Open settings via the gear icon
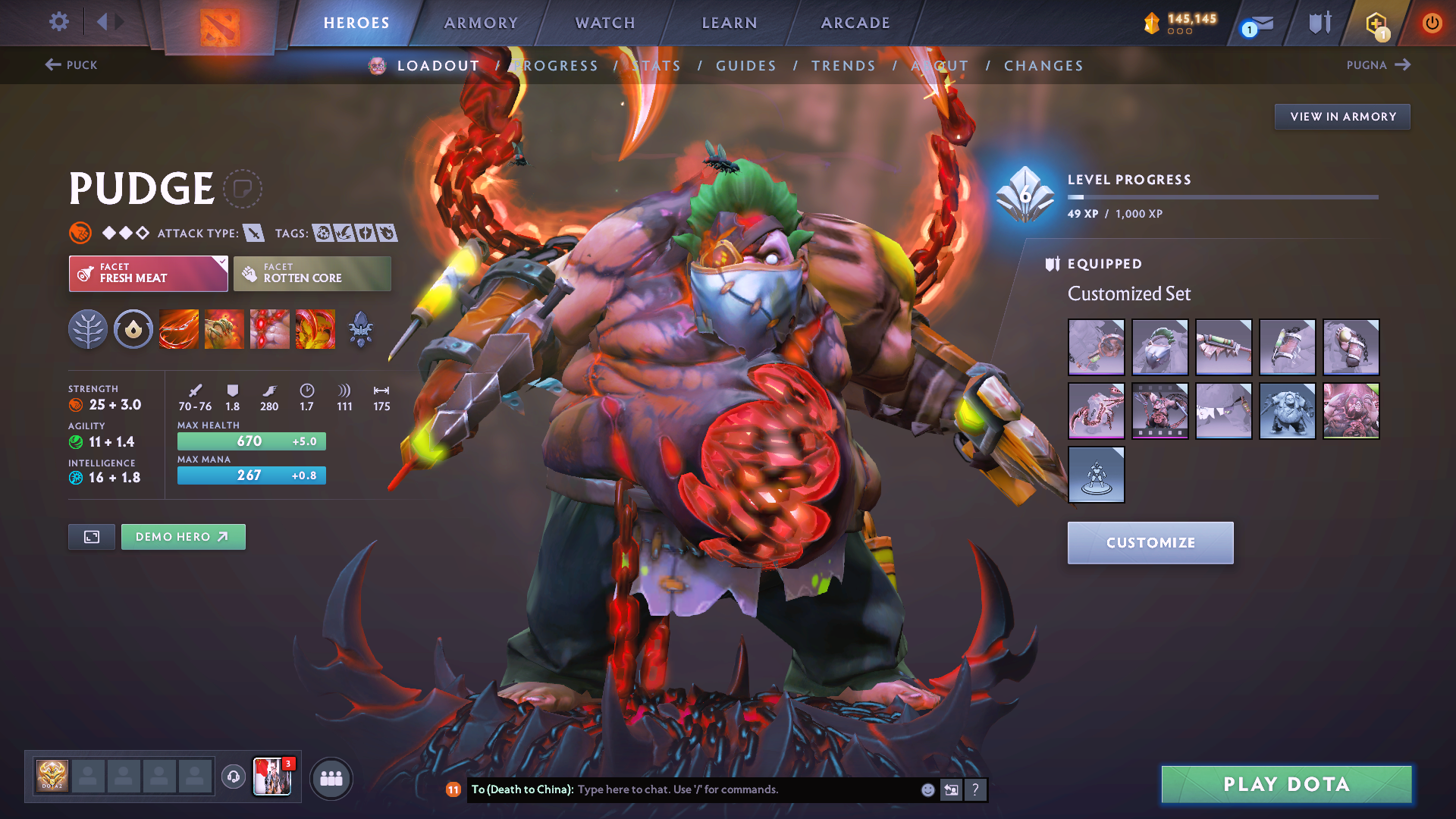Image resolution: width=1456 pixels, height=819 pixels. pos(58,22)
